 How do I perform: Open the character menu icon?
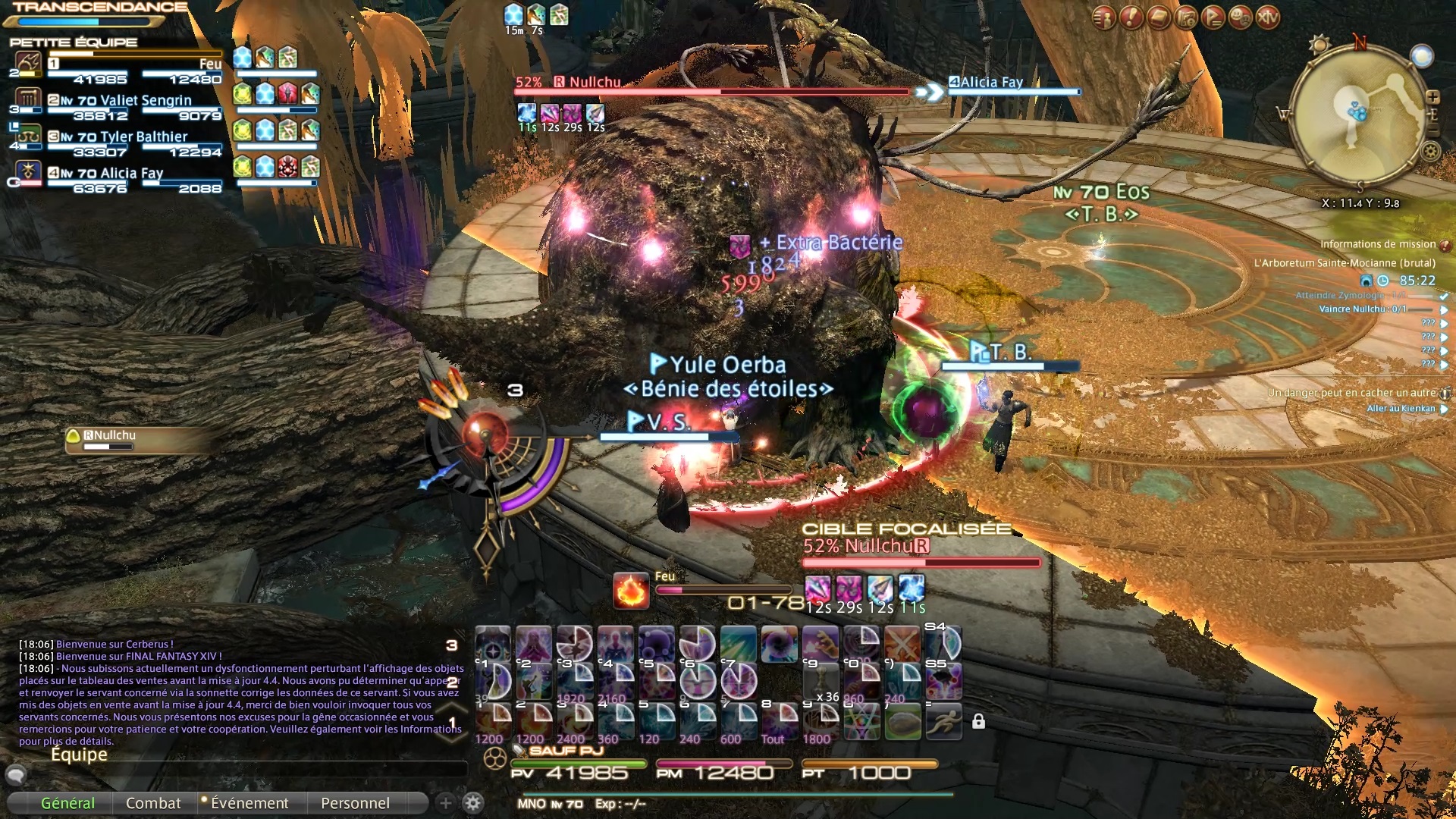pos(1104,17)
